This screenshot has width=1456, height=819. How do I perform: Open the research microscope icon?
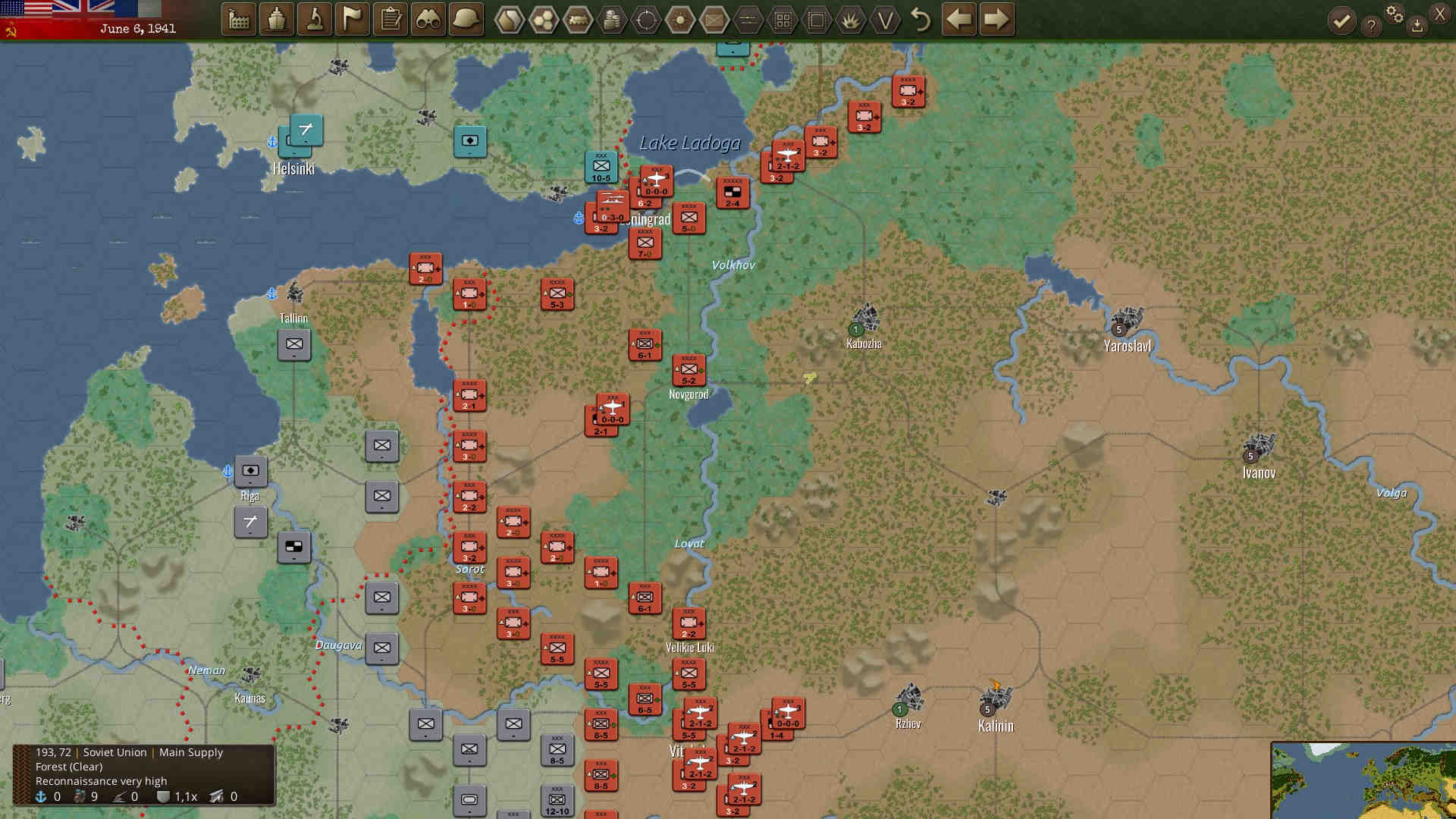coord(315,19)
